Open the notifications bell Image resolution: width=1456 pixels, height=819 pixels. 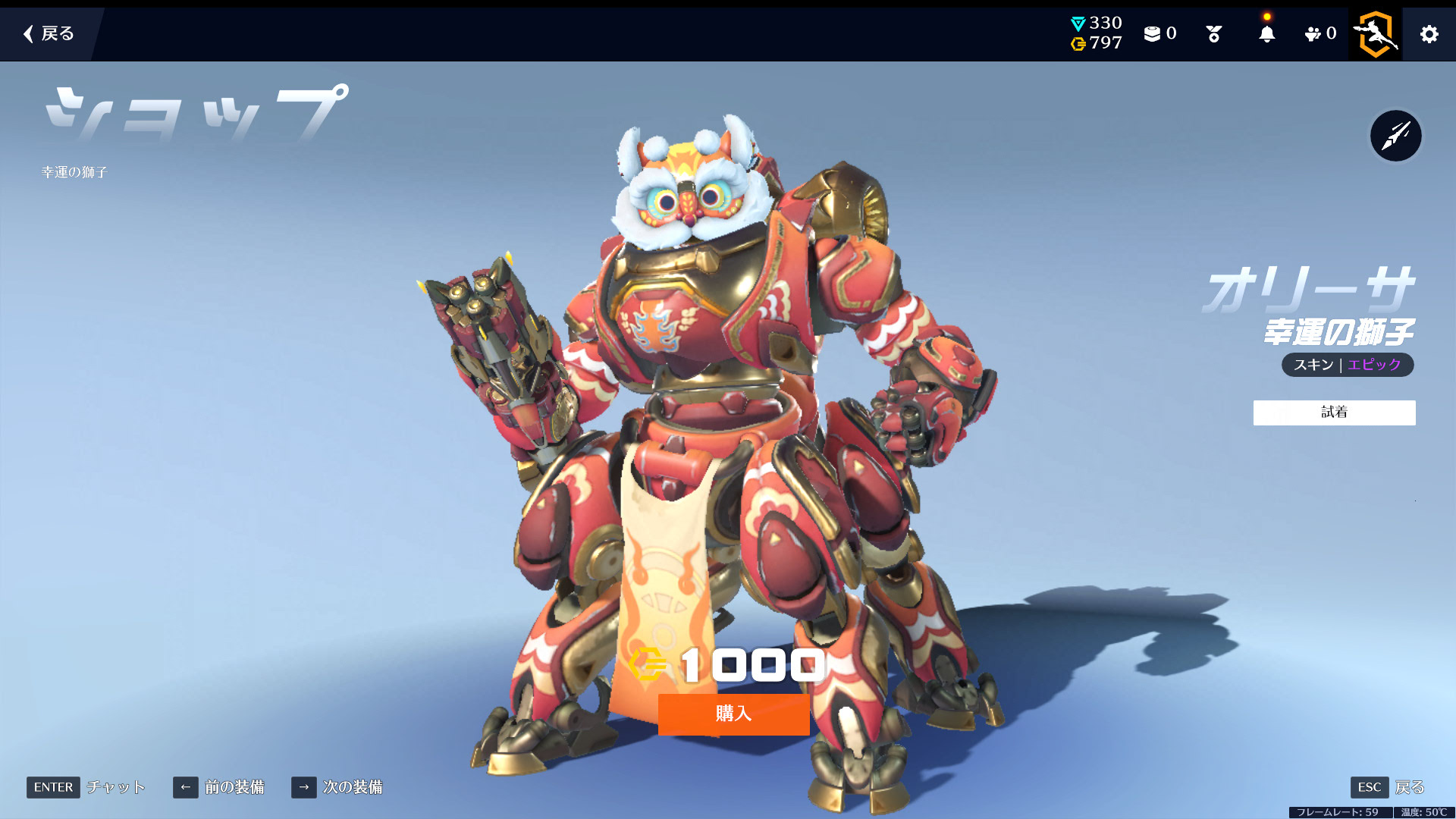tap(1266, 34)
